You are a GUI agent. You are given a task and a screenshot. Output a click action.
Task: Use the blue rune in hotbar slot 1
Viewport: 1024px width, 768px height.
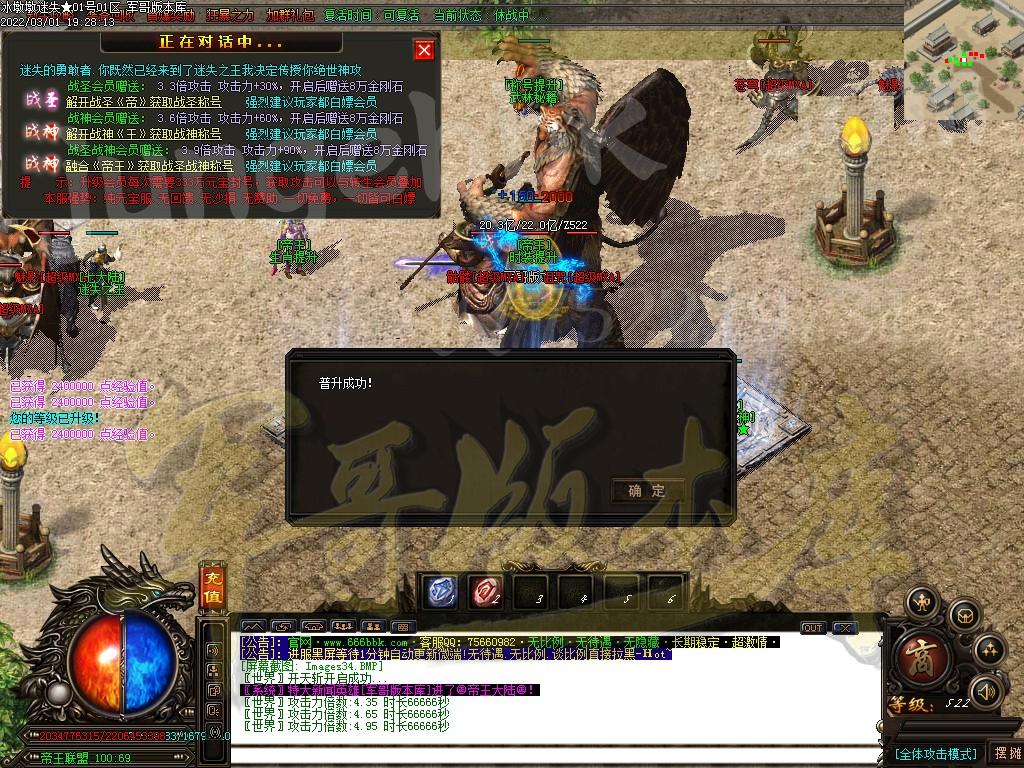(x=441, y=592)
